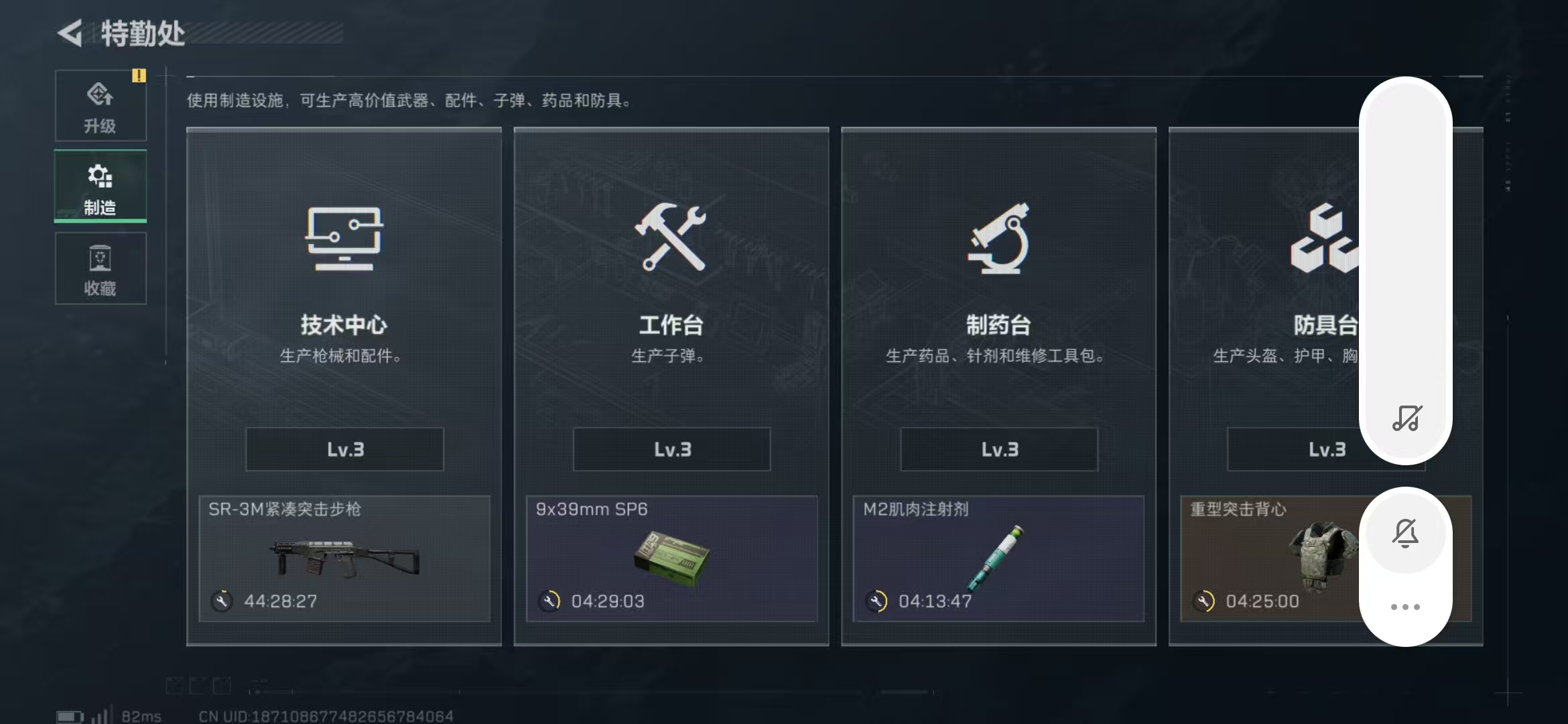Screen dimensions: 1568x724
Task: Tap the wrench timer icon under SR-3M rifle
Action: pos(222,601)
